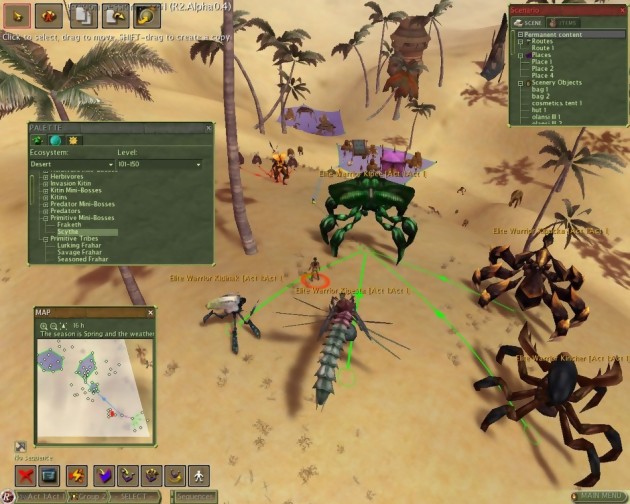This screenshot has height=504, width=630.
Task: Switch to the Items tab in Scenario
Action: tap(566, 21)
